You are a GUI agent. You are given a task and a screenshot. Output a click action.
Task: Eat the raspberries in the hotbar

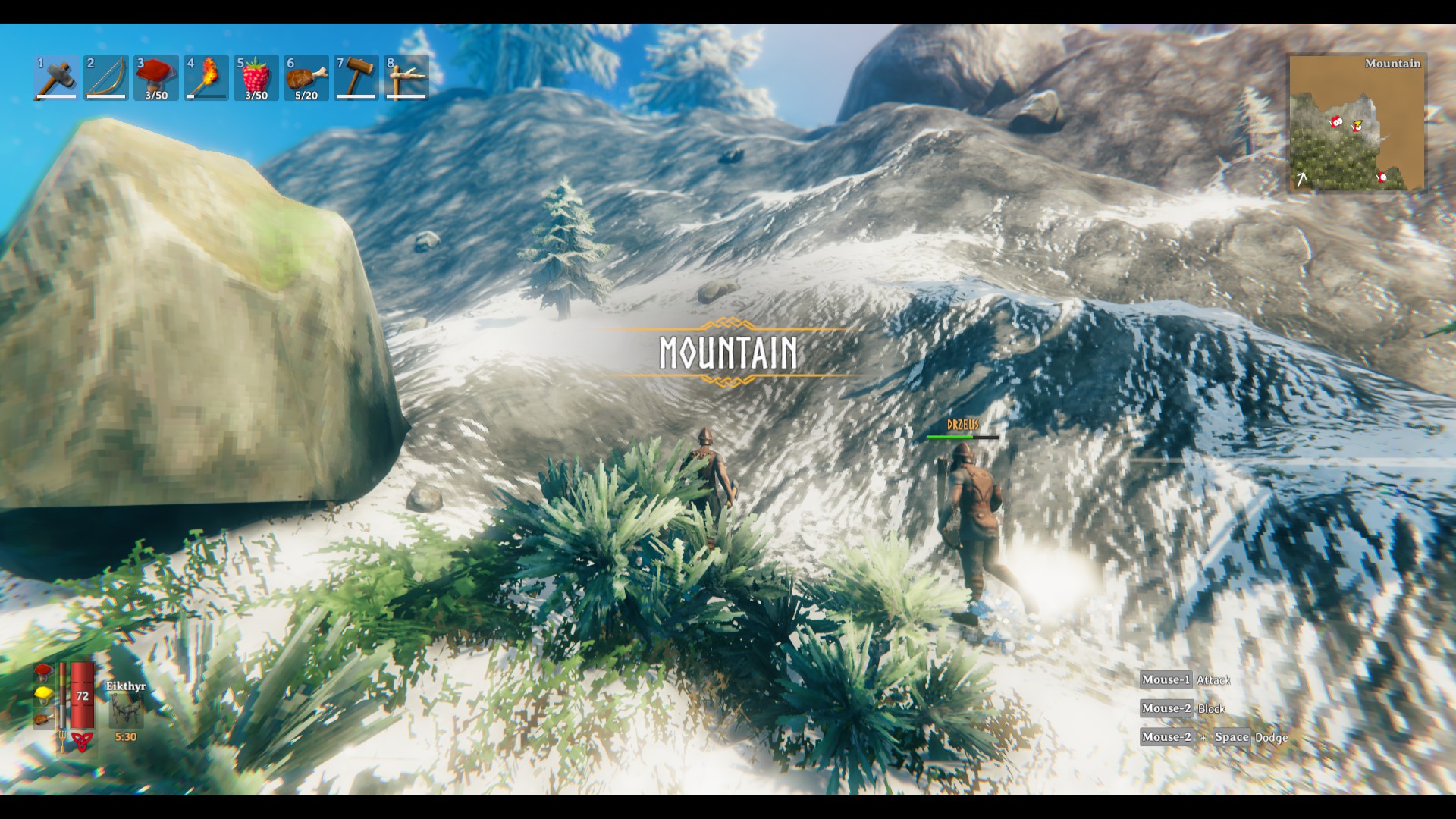[256, 77]
